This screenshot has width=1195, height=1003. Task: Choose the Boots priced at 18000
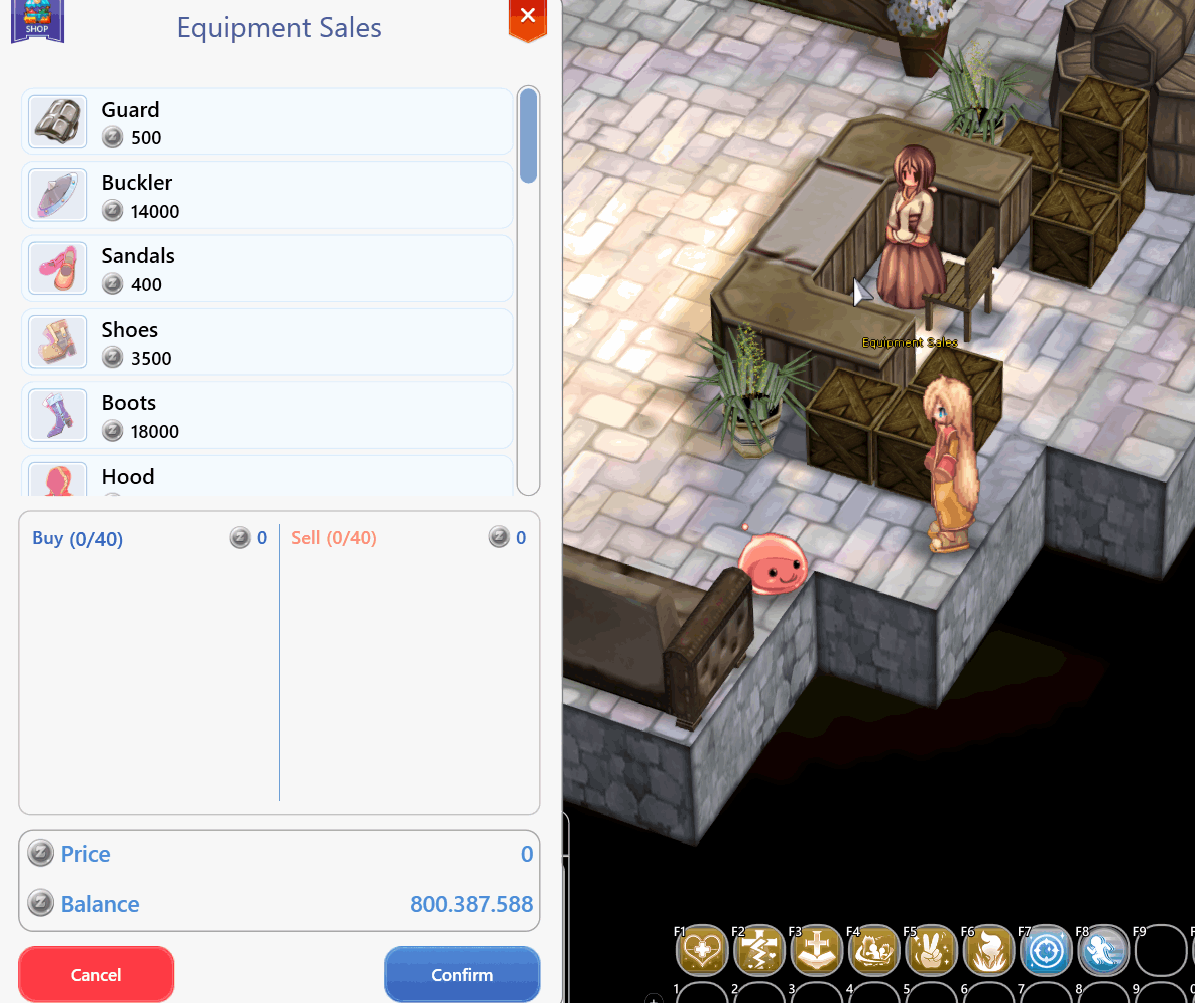[x=267, y=416]
